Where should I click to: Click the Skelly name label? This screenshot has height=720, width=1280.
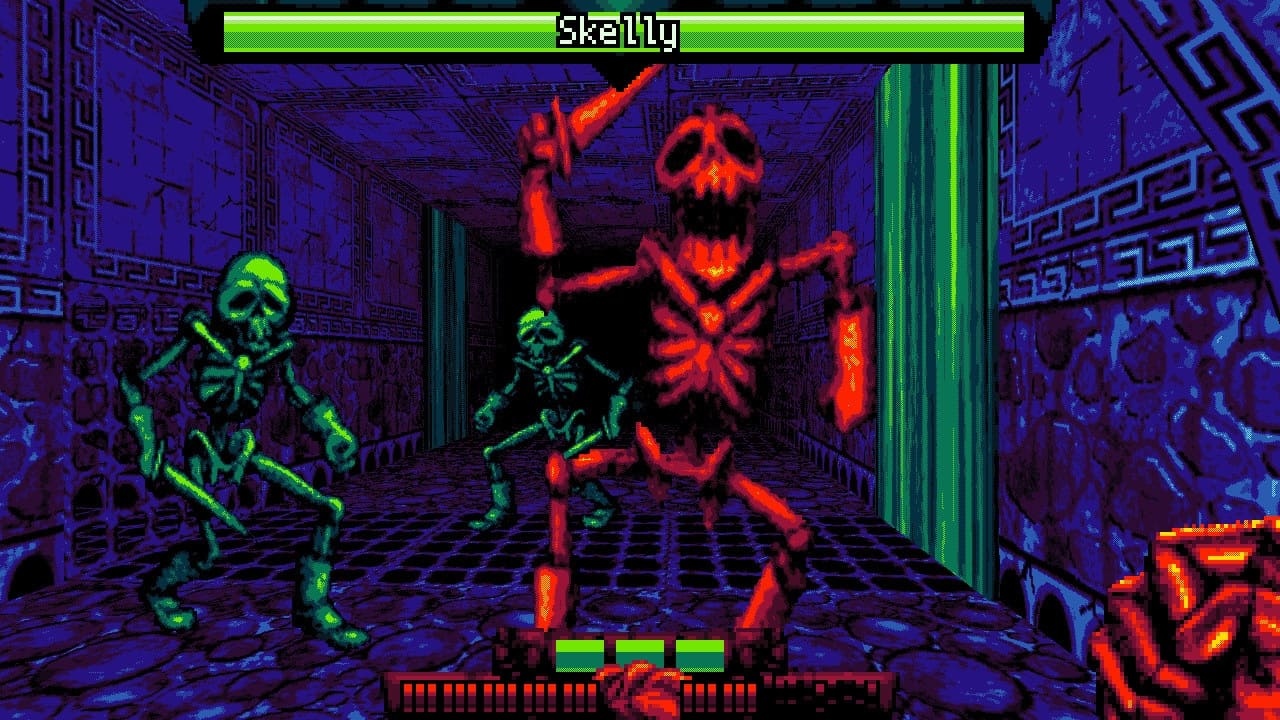(x=619, y=30)
